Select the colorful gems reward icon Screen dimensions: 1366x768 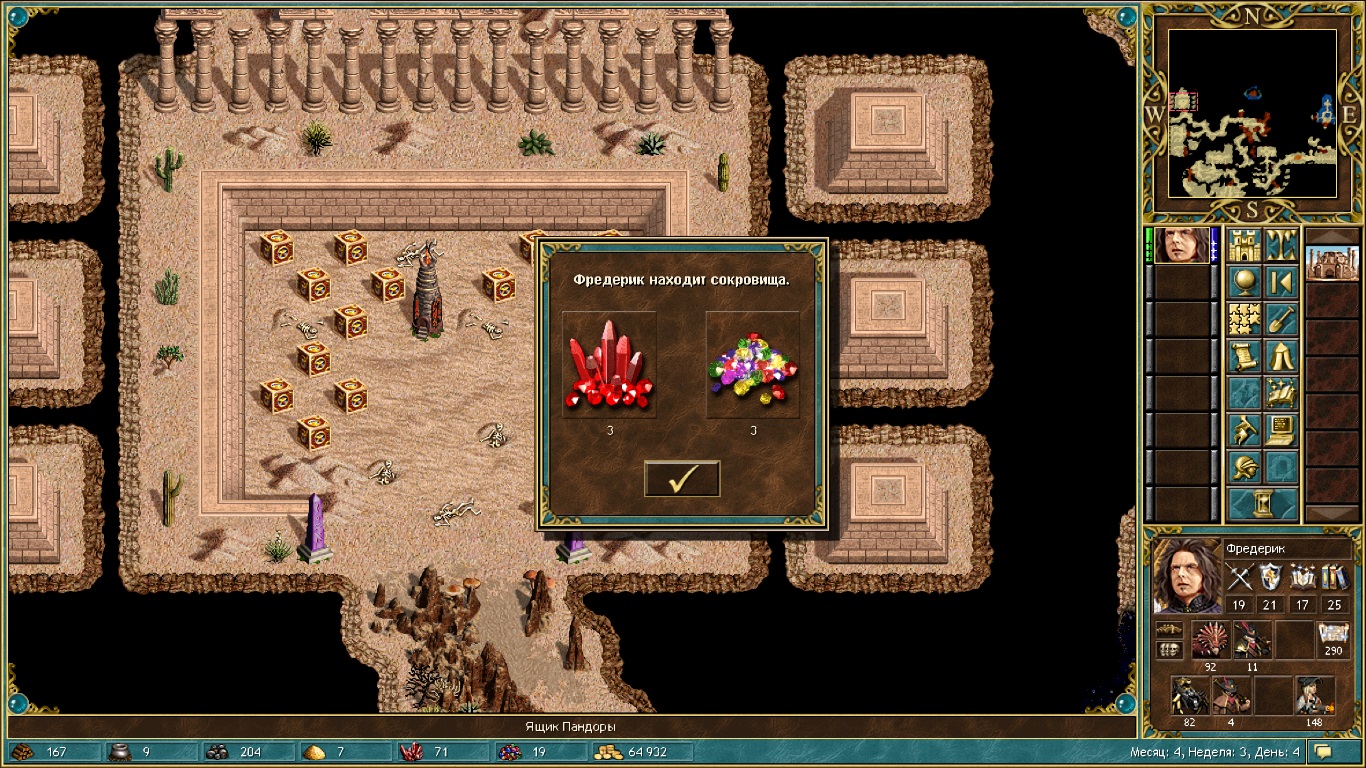point(752,363)
